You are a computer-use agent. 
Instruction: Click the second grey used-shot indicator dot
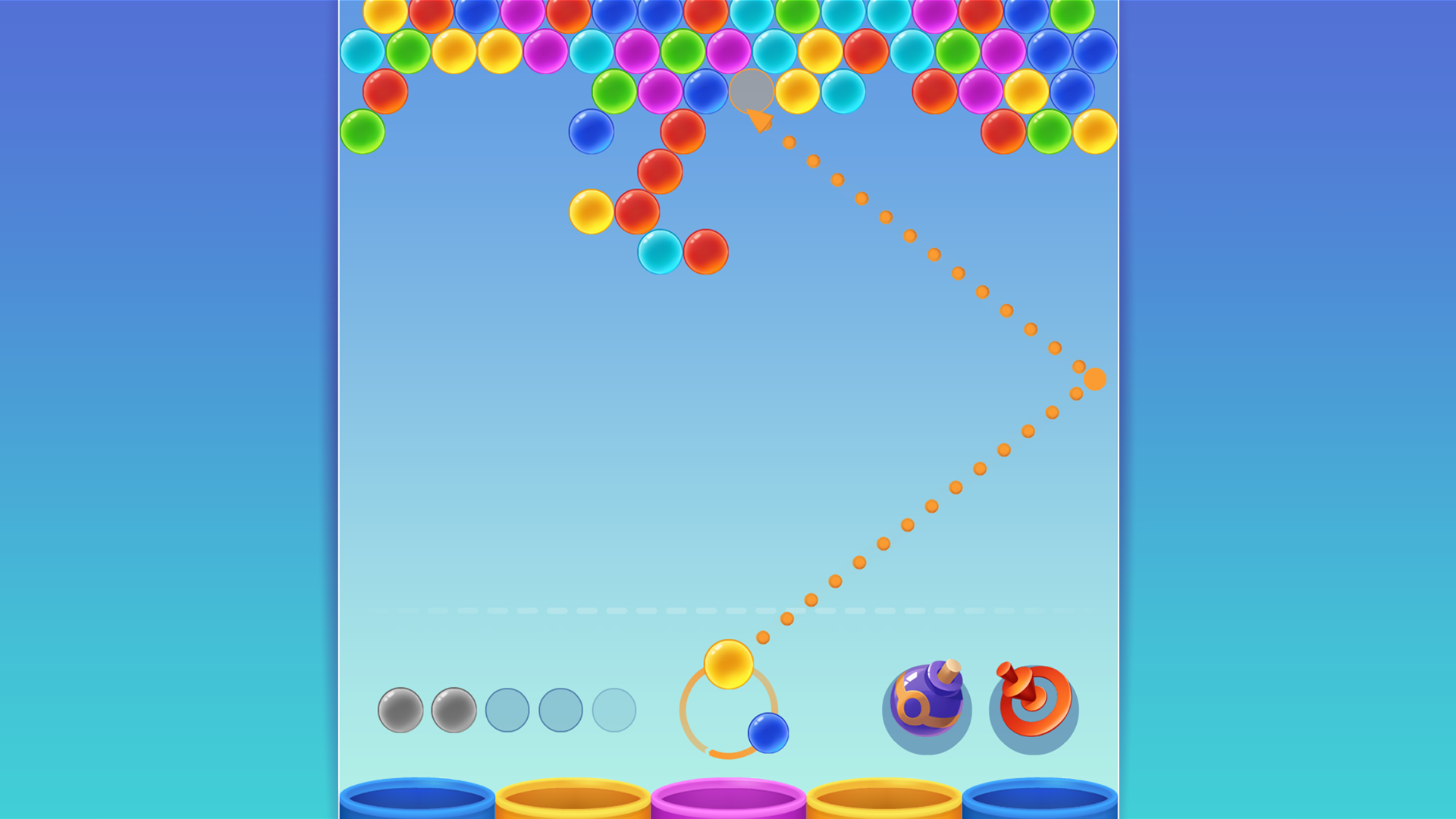point(455,709)
